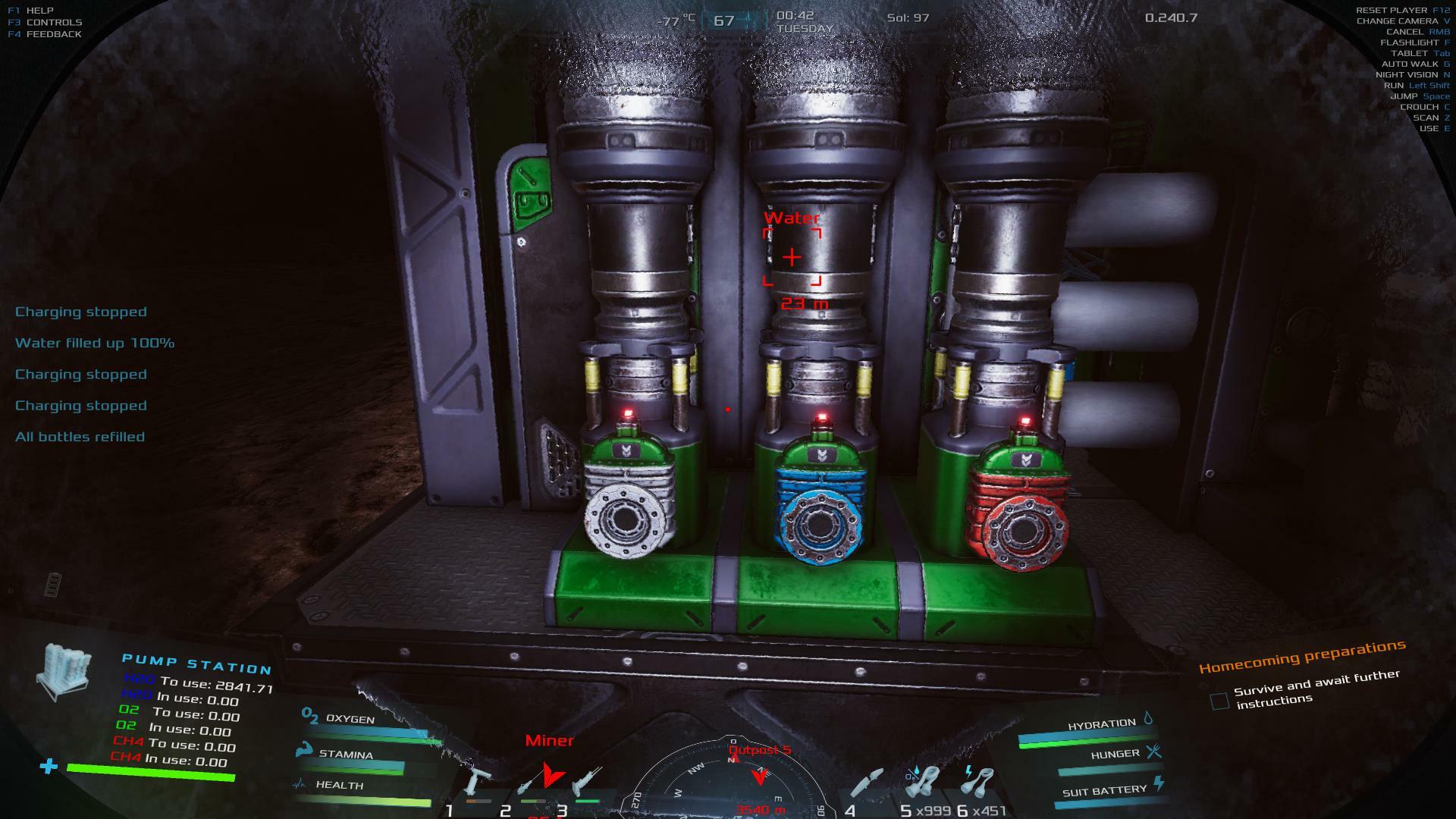Click the compass in the bottom HUD
This screenshot has height=819, width=1456.
733,781
